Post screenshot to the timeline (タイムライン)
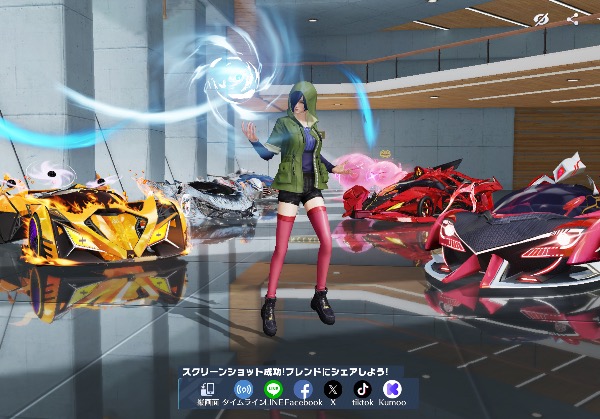Screen dimensions: 600x419 242,389
